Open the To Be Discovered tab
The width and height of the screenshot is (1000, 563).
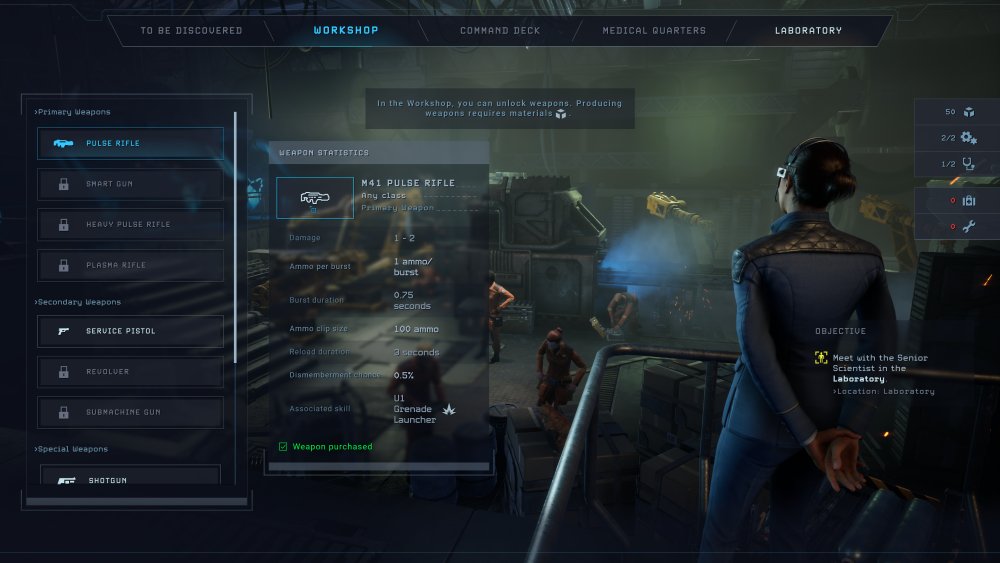(x=191, y=31)
